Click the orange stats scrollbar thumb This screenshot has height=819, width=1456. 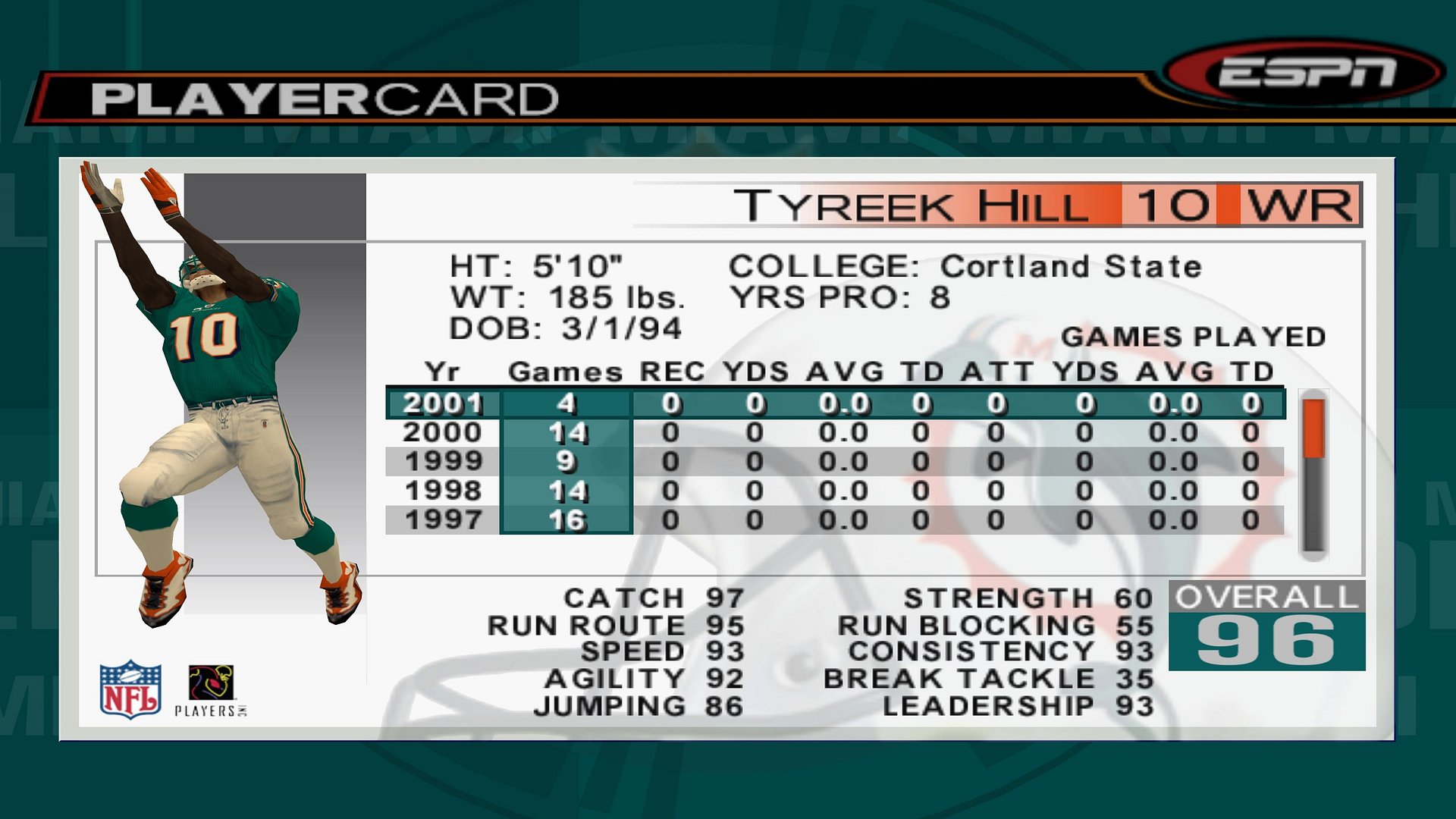(x=1313, y=429)
